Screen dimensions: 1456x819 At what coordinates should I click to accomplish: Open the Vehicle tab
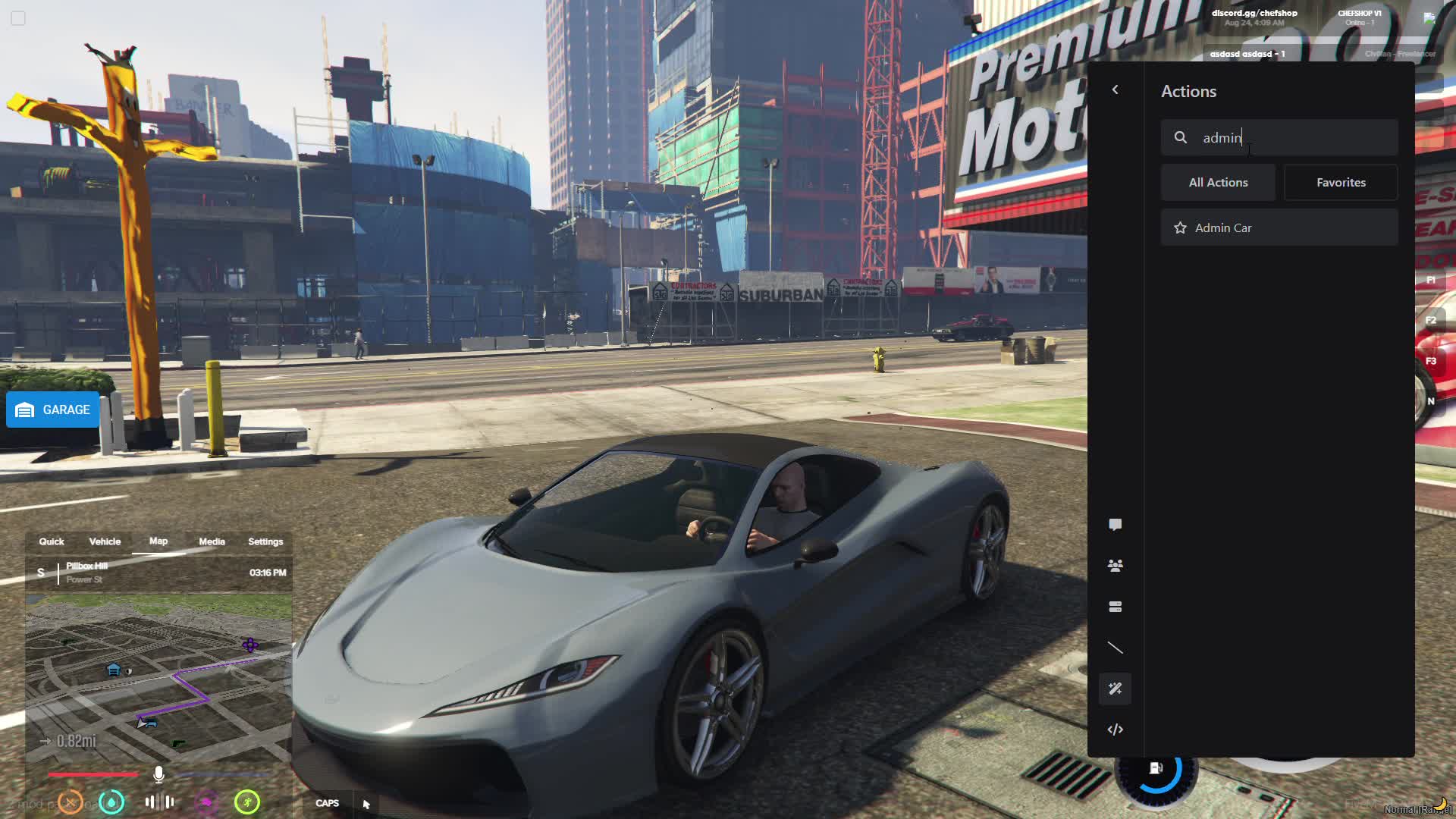click(x=105, y=541)
